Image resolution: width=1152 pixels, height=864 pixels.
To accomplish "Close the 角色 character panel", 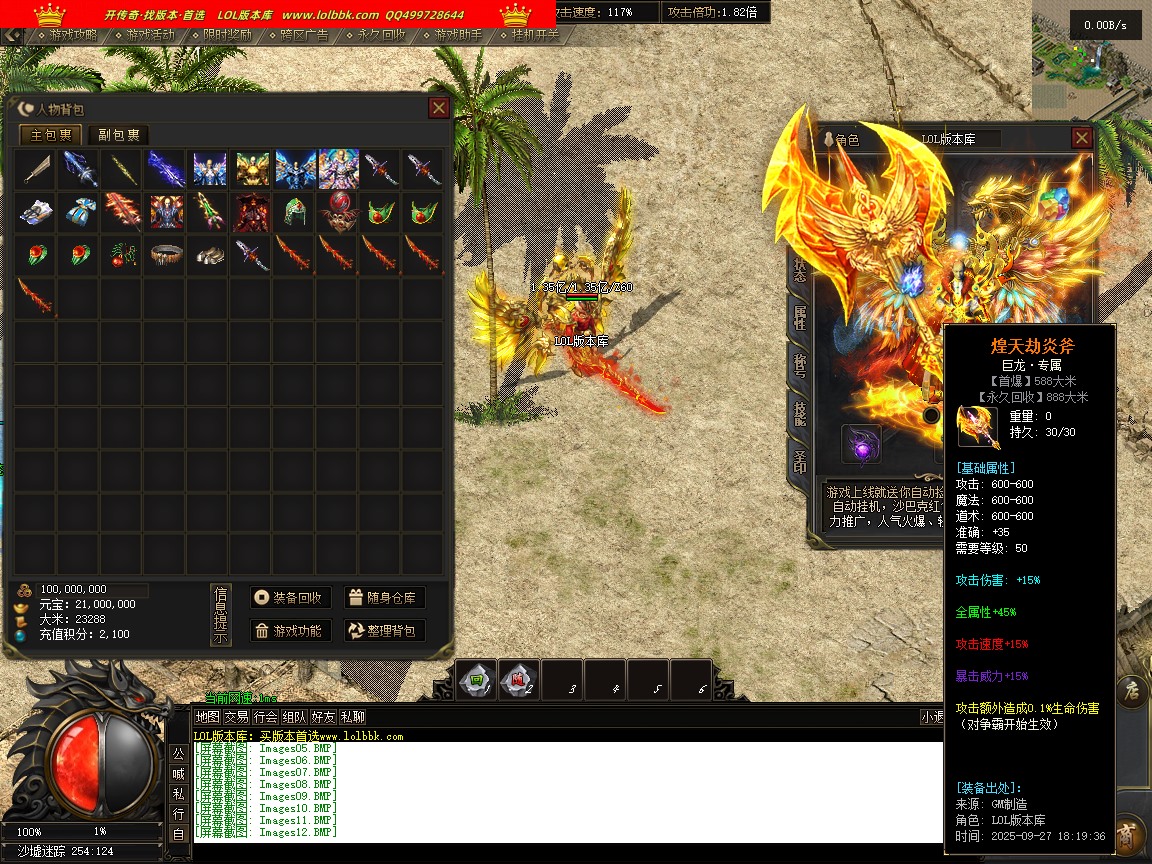I will click(x=1081, y=138).
